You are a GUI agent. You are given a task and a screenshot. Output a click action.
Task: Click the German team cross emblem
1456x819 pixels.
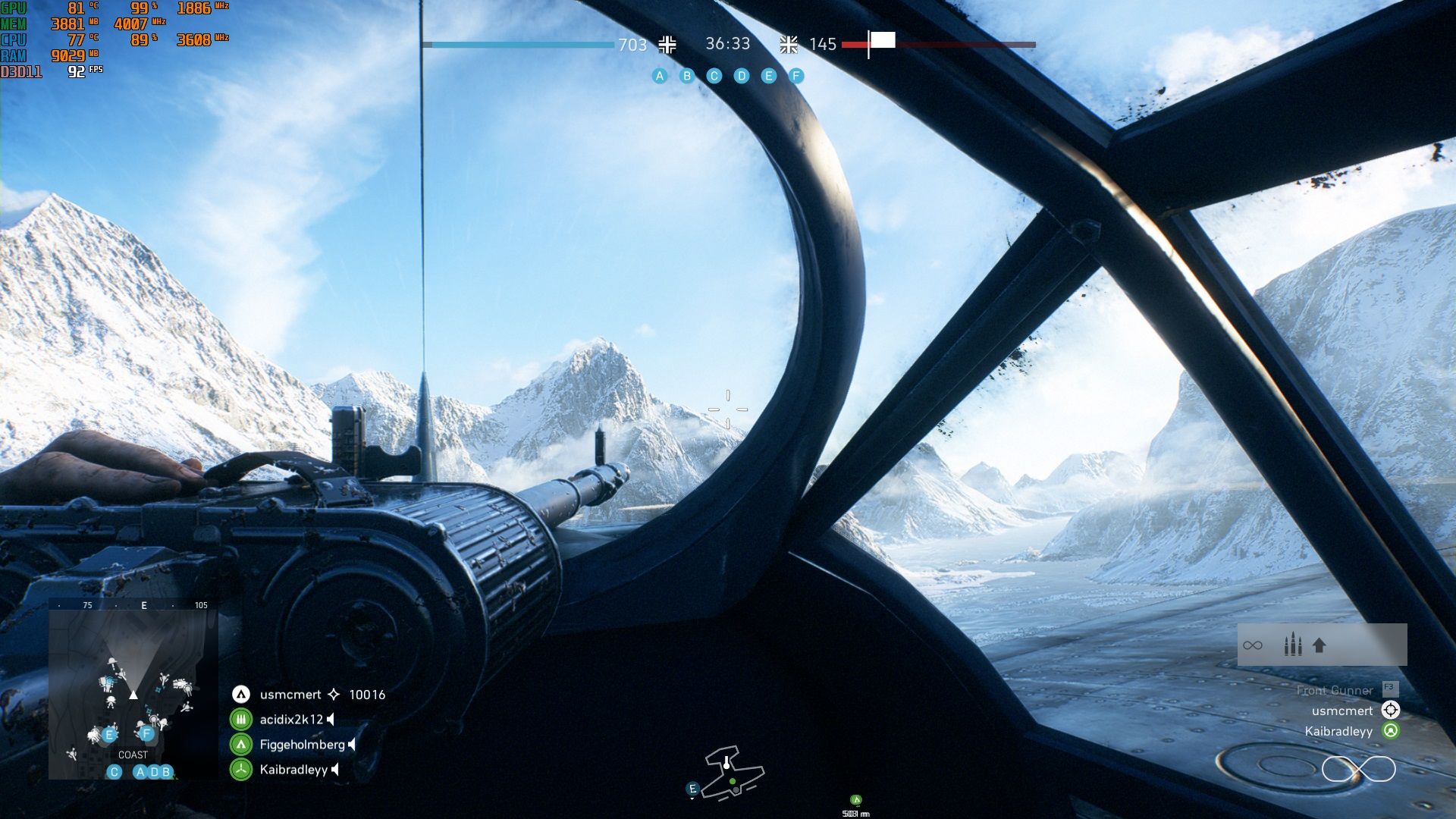[667, 45]
